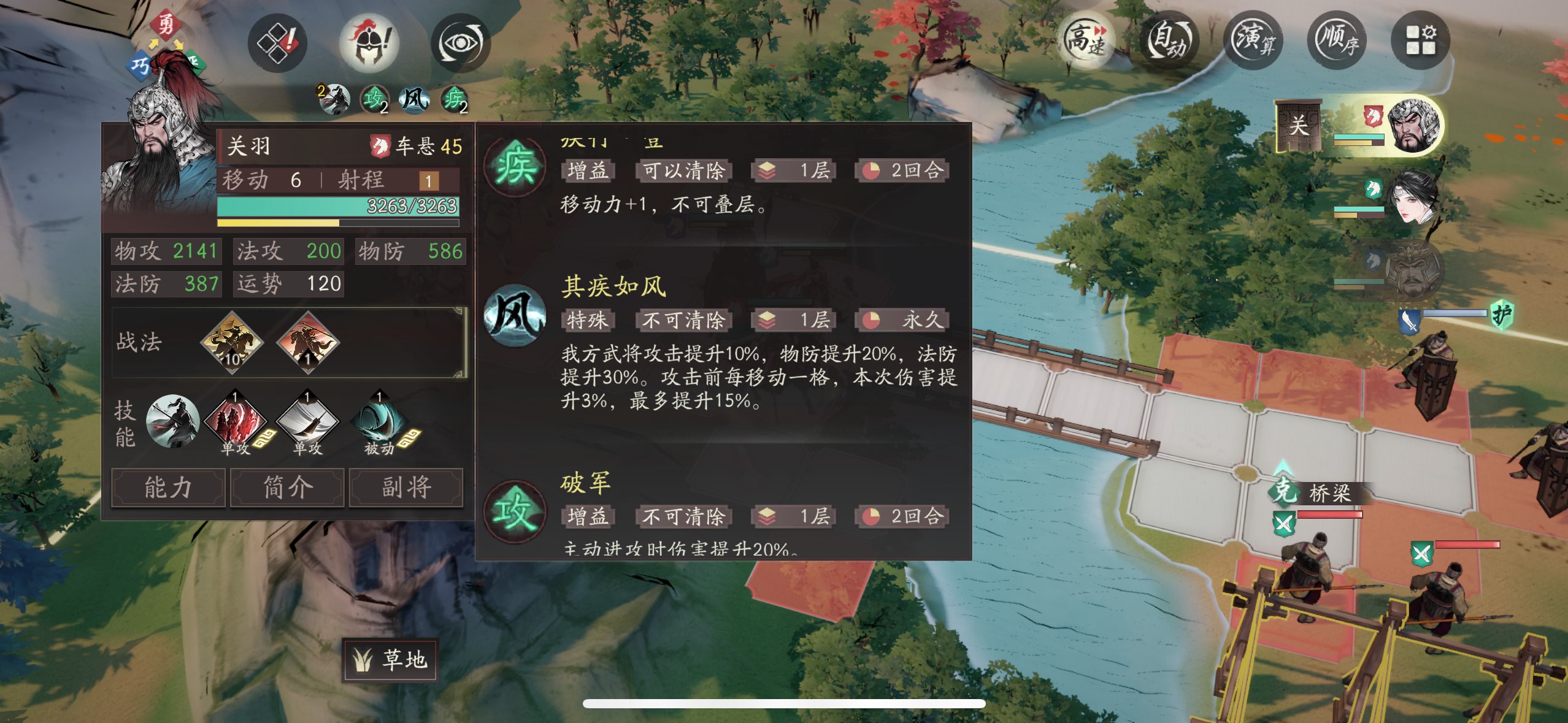1568x723 pixels.
Task: Open the grid menu icon at top right
Action: [x=1421, y=40]
